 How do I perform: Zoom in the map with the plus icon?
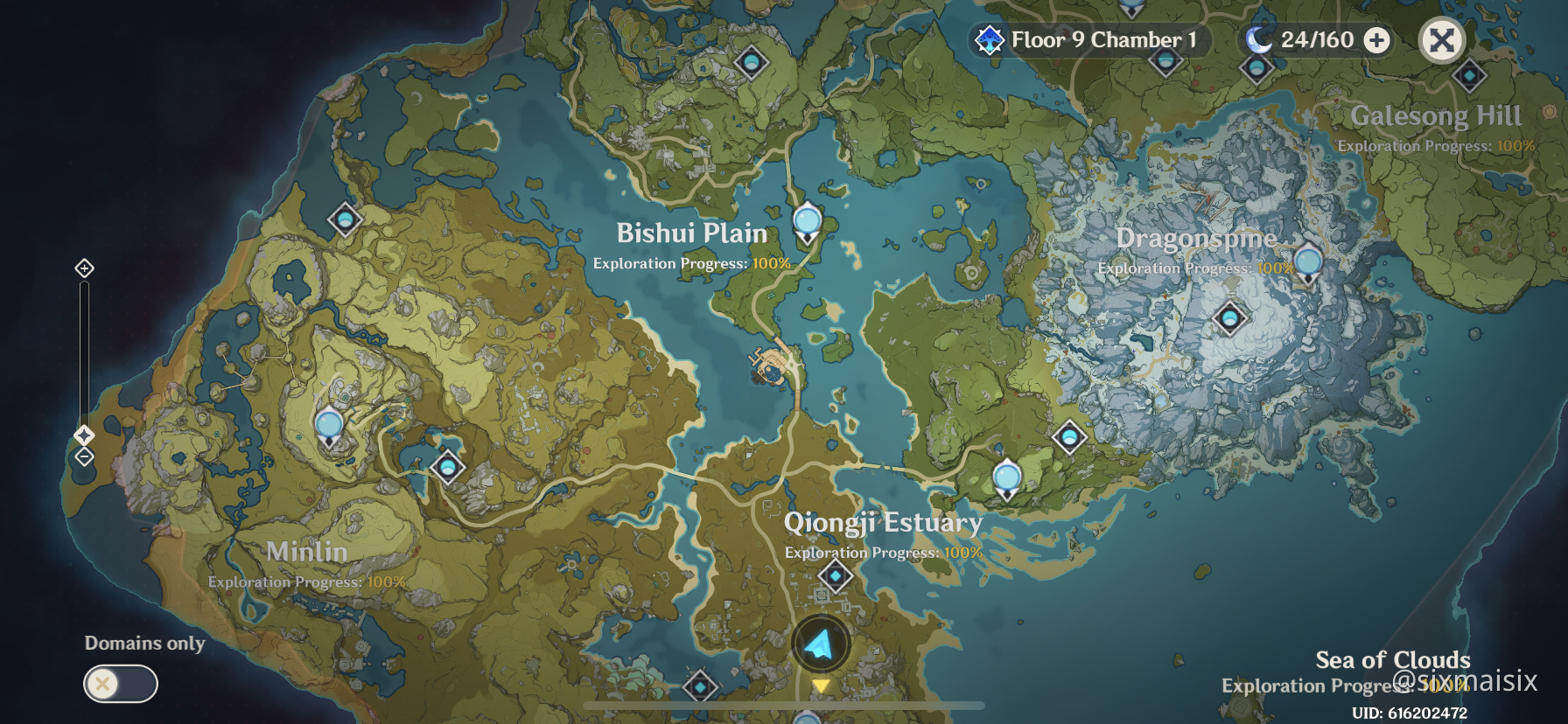click(84, 268)
